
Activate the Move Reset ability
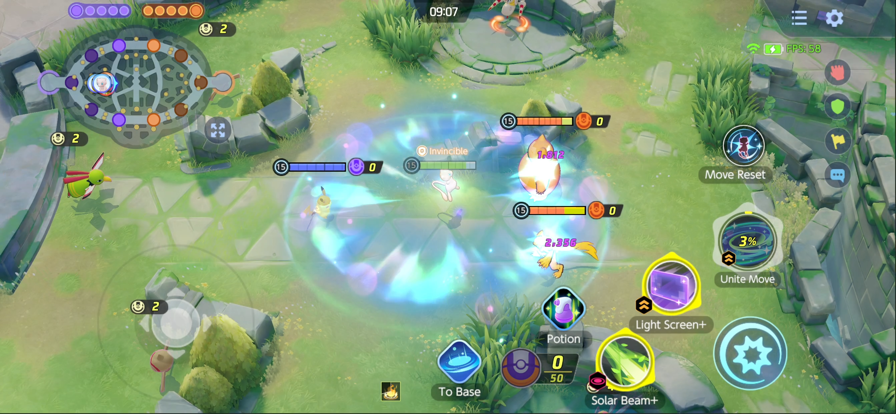(x=743, y=146)
